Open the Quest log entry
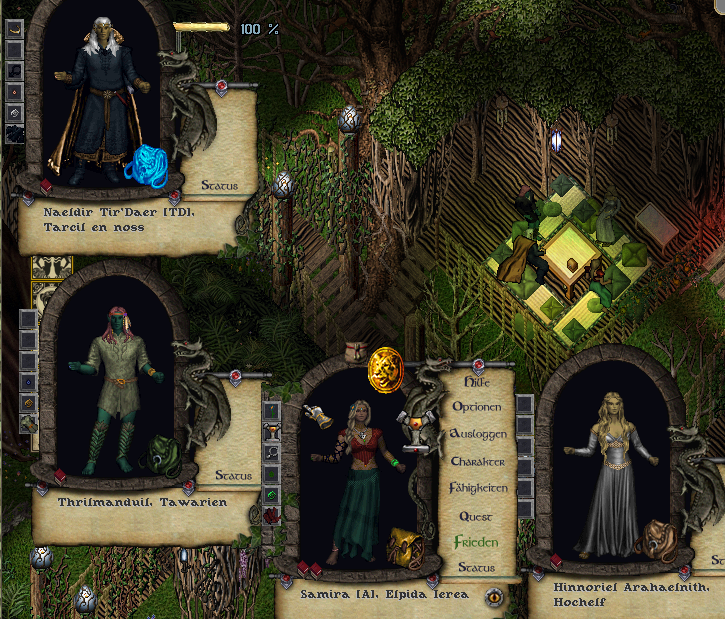 point(476,516)
